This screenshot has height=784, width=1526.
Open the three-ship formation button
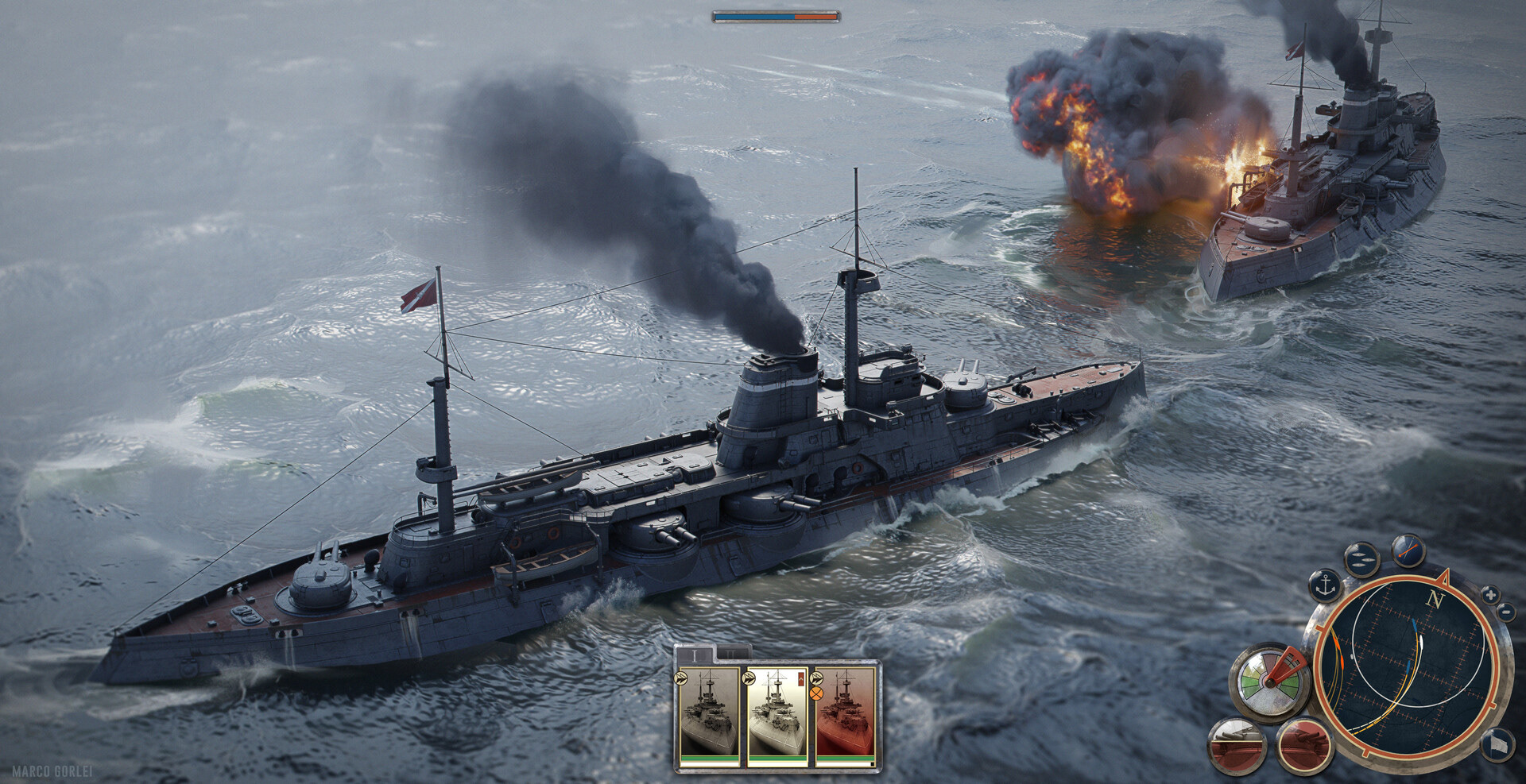(x=1361, y=558)
